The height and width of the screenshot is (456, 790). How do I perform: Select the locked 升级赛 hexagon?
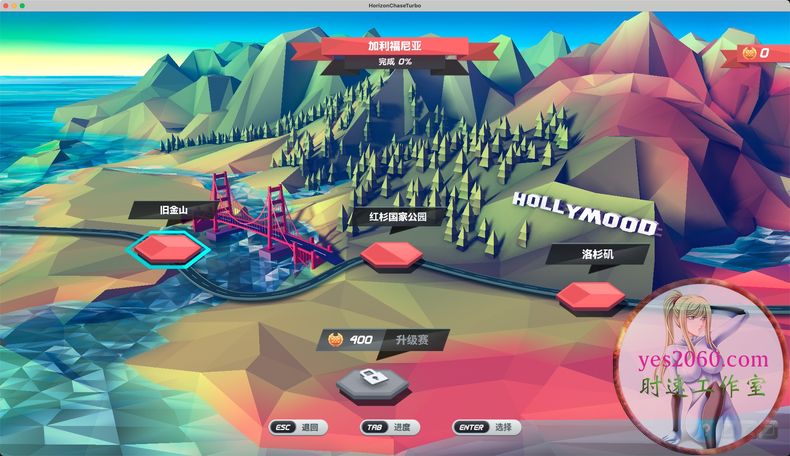pyautogui.click(x=368, y=380)
